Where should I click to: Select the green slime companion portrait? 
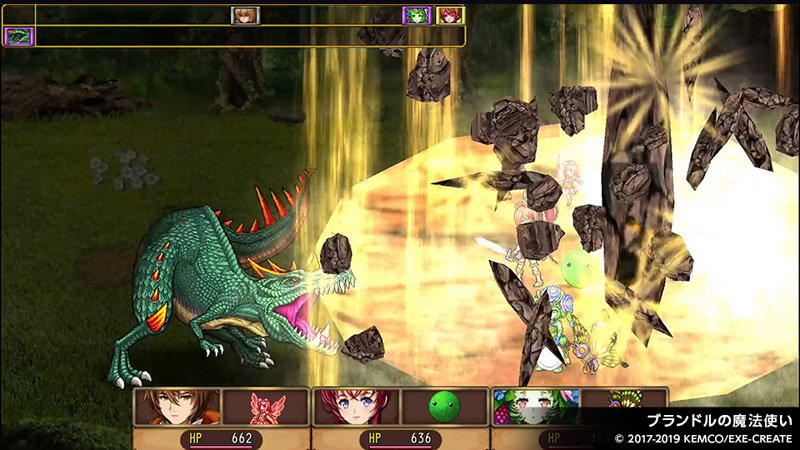[443, 408]
